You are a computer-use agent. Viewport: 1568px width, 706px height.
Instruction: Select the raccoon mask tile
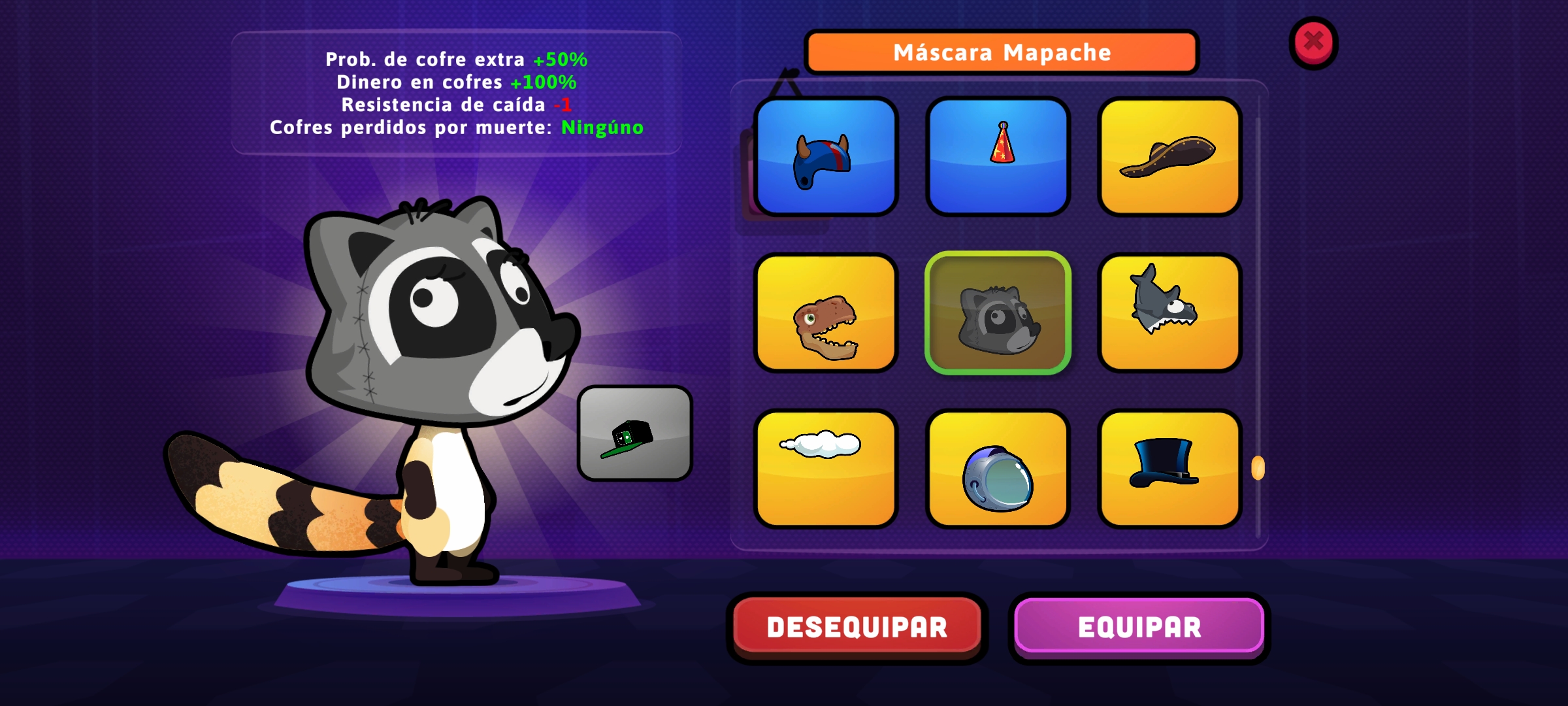tap(998, 313)
